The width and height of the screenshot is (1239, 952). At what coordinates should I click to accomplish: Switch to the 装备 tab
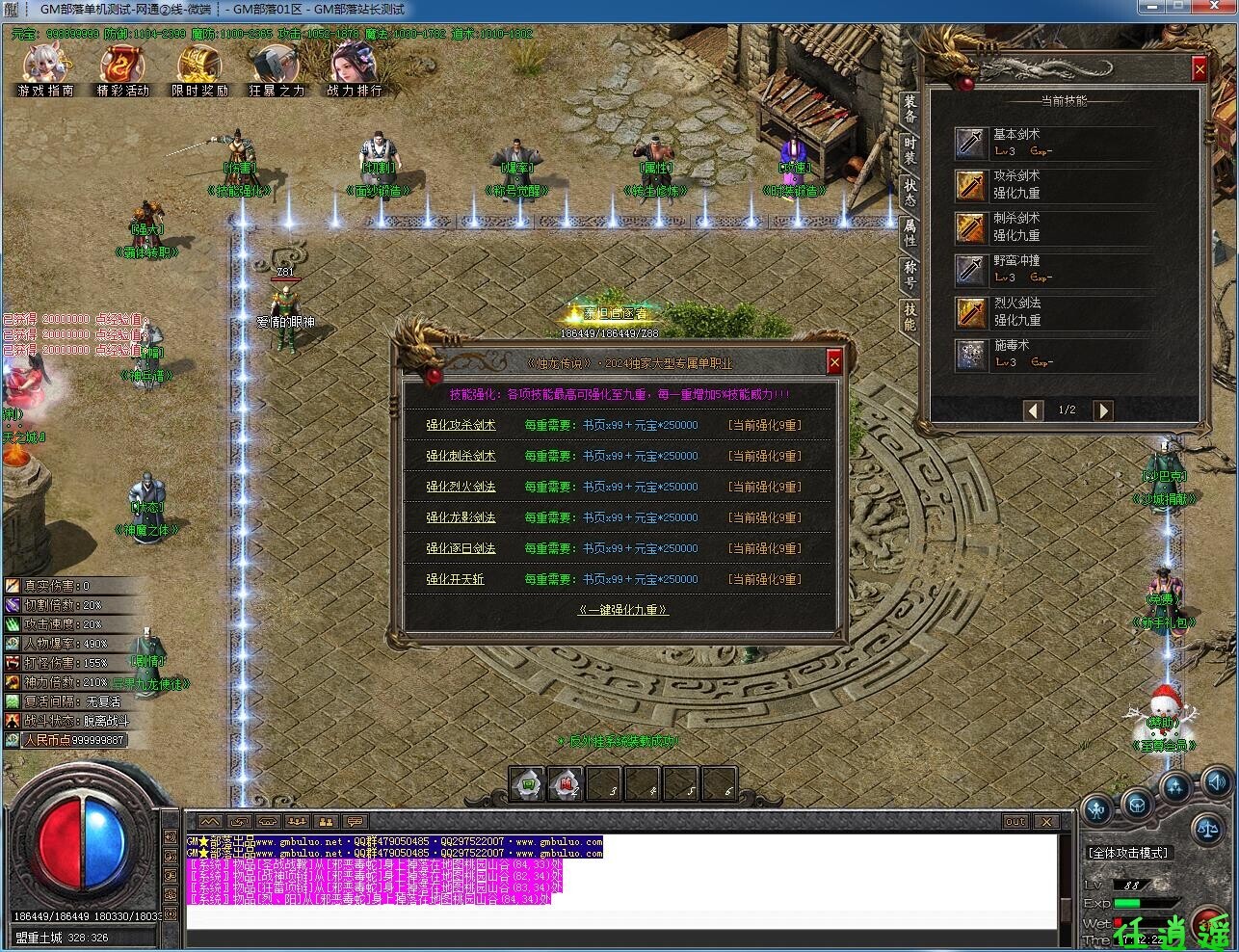[x=907, y=112]
